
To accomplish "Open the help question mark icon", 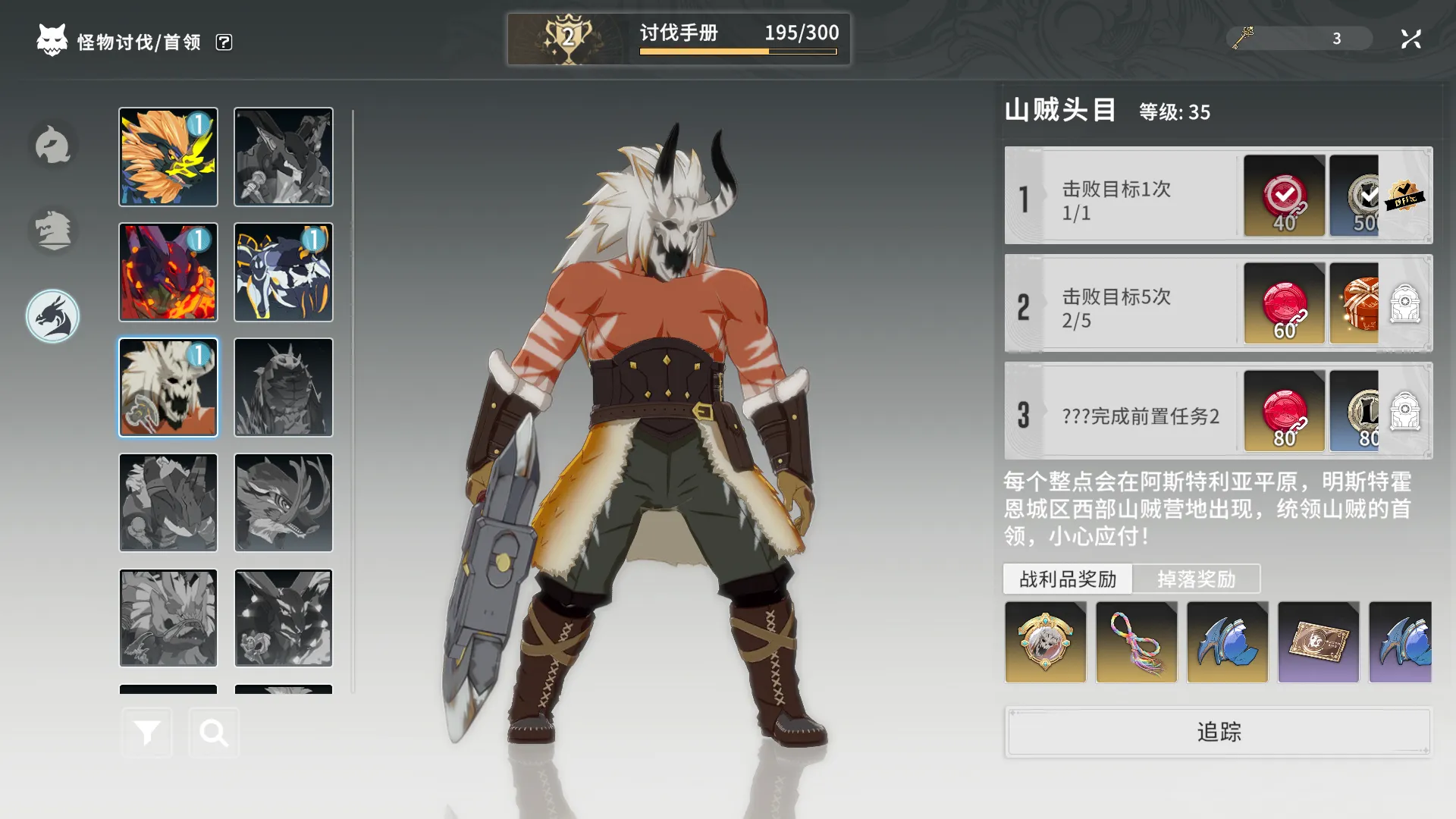I will tap(224, 42).
